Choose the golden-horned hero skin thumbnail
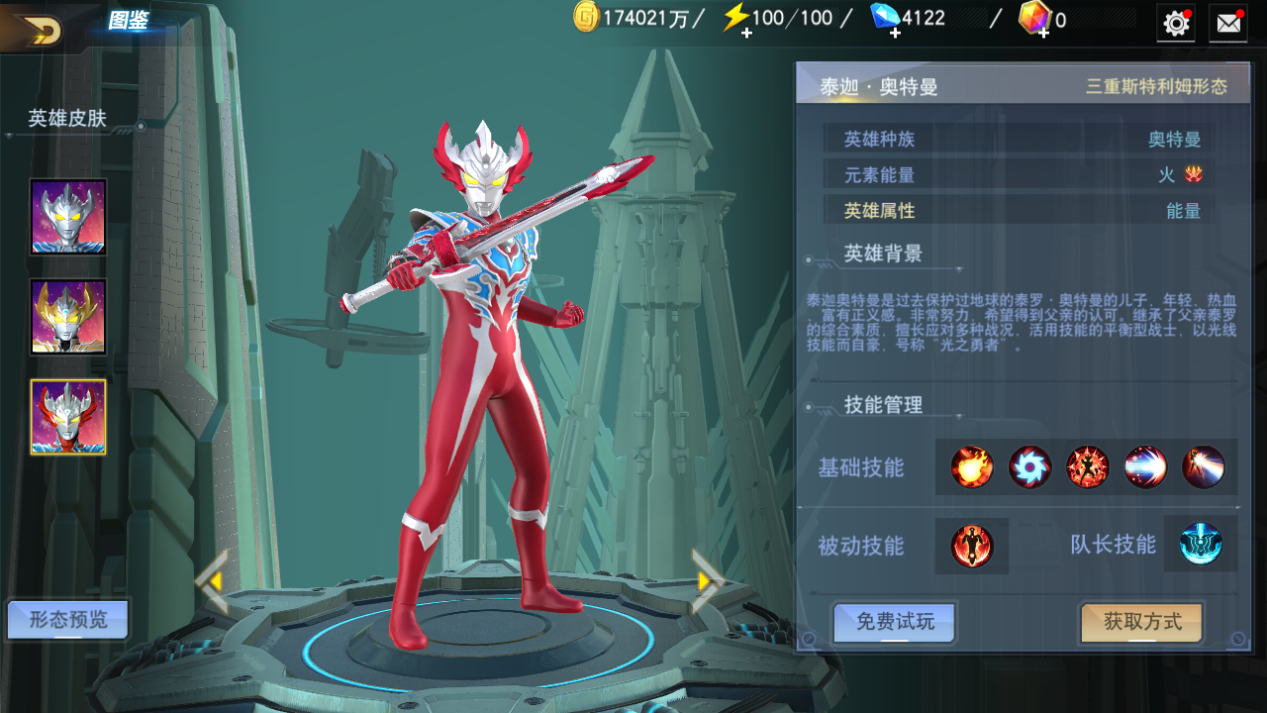The image size is (1267, 713). click(68, 316)
